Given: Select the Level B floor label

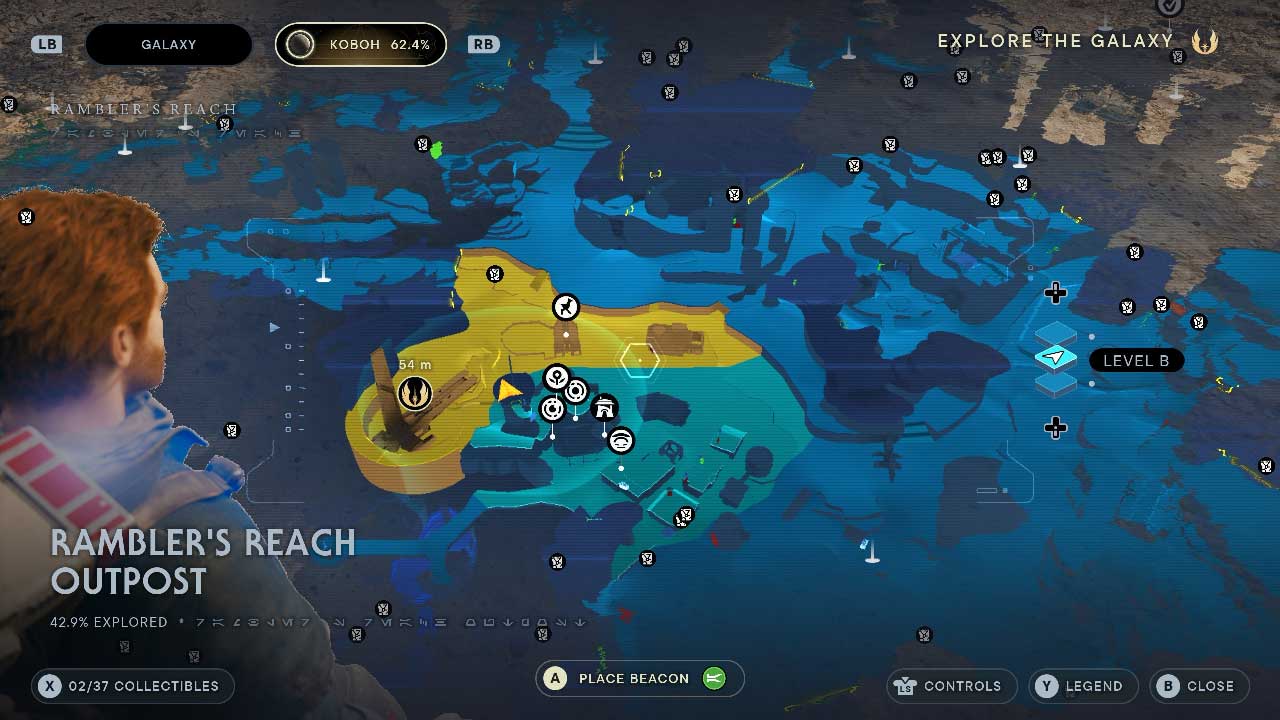Looking at the screenshot, I should tap(1135, 360).
